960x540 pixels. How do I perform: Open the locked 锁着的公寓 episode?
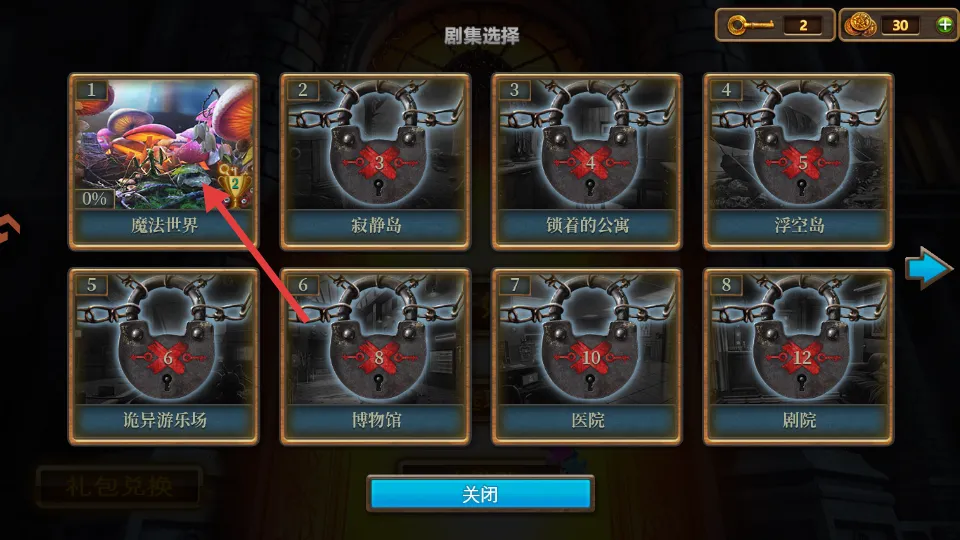(x=587, y=160)
